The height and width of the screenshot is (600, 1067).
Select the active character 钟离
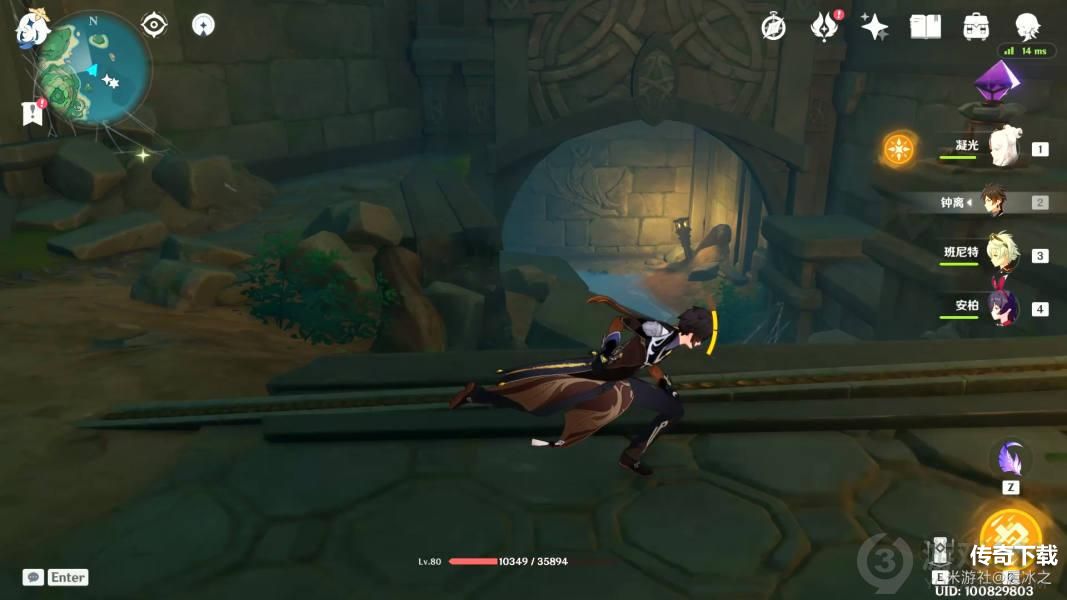point(993,201)
